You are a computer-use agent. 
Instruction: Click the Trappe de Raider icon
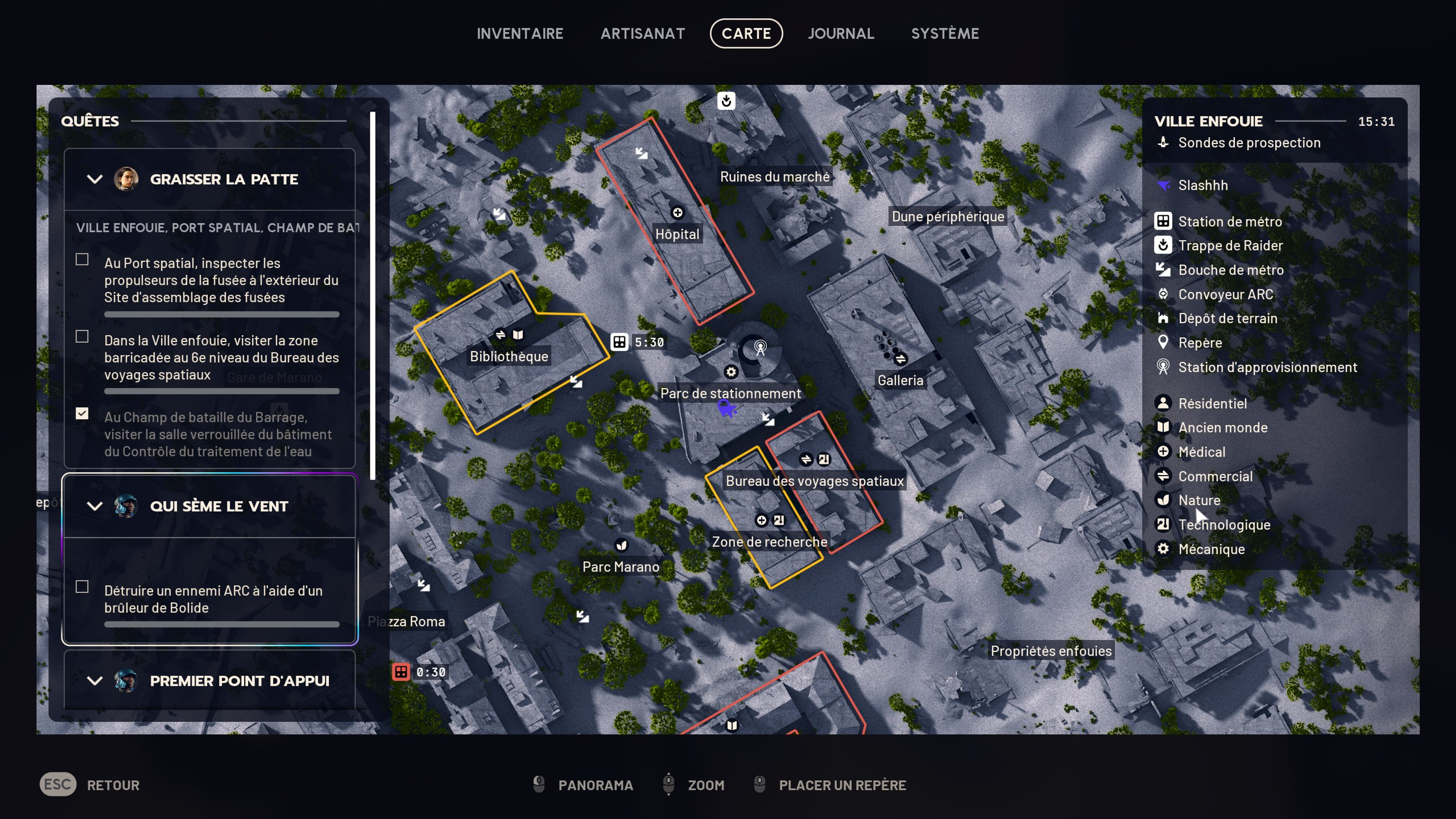coord(1164,245)
